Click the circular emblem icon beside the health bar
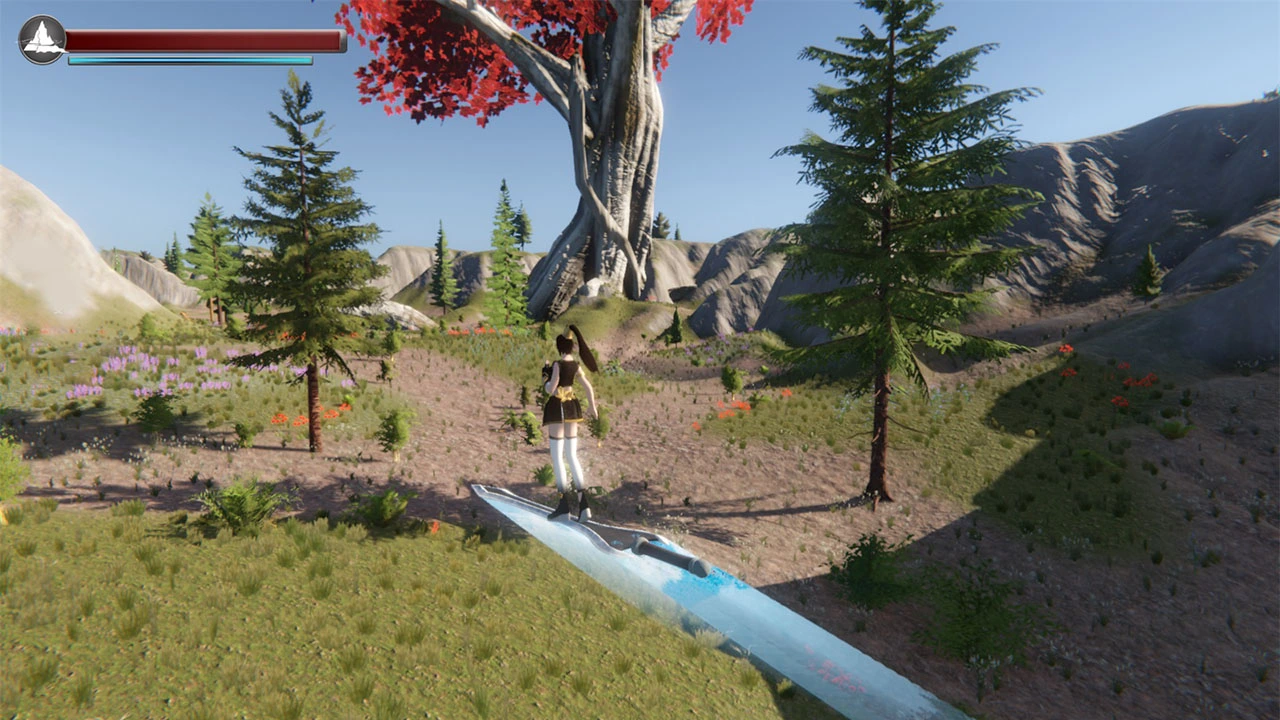This screenshot has height=720, width=1280. coord(42,40)
